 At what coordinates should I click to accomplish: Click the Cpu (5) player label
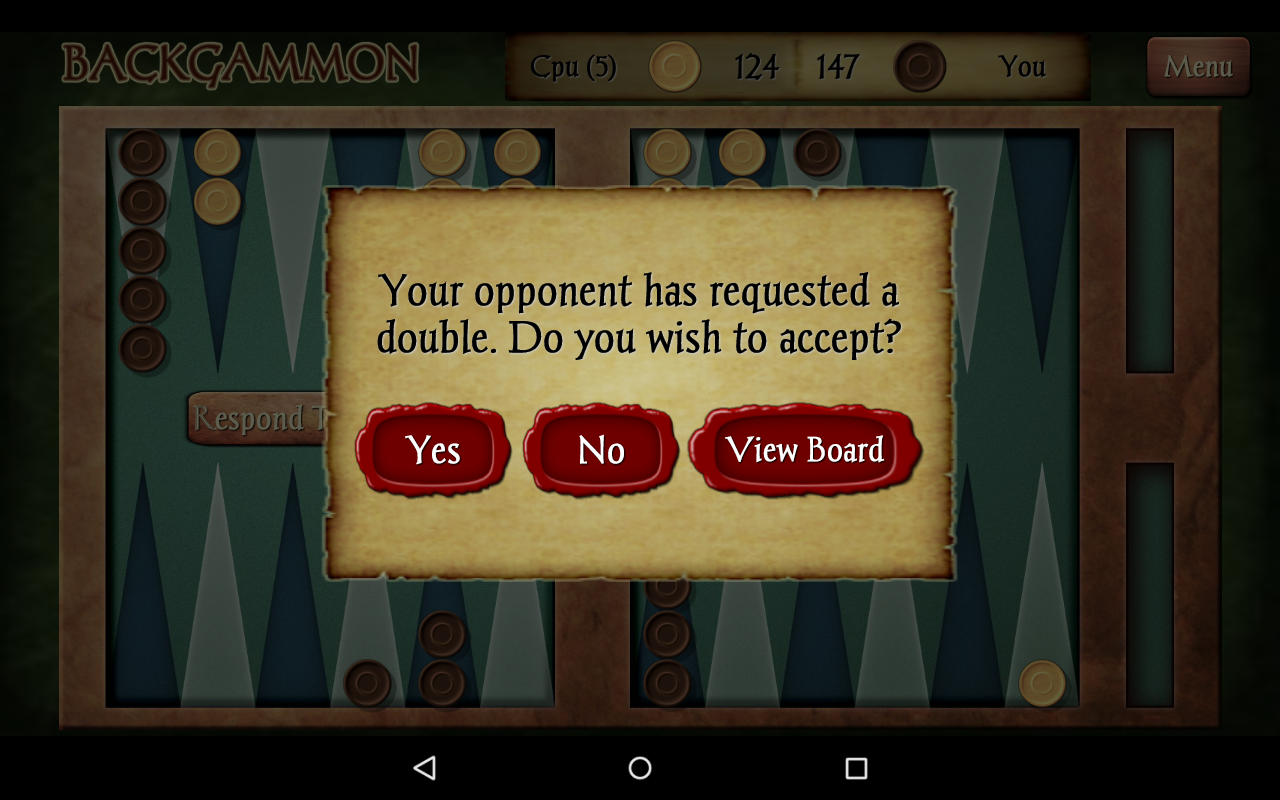click(573, 68)
